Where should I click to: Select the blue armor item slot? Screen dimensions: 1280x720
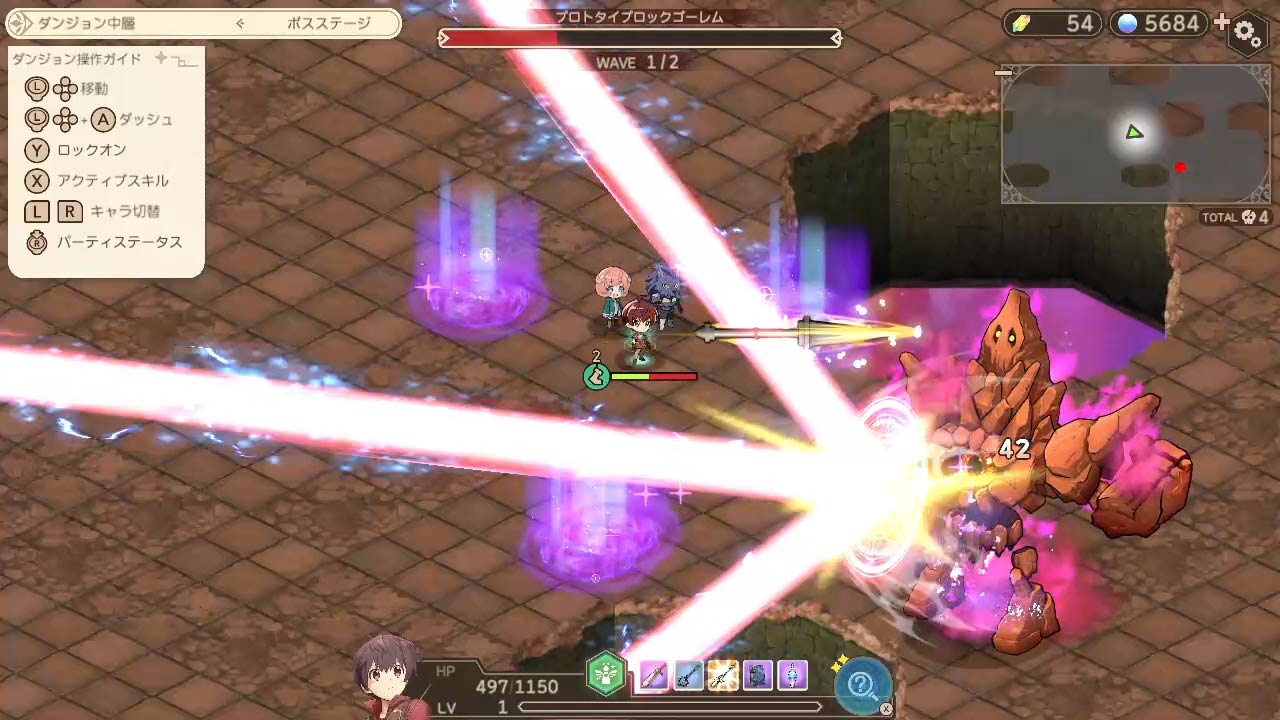(x=758, y=676)
